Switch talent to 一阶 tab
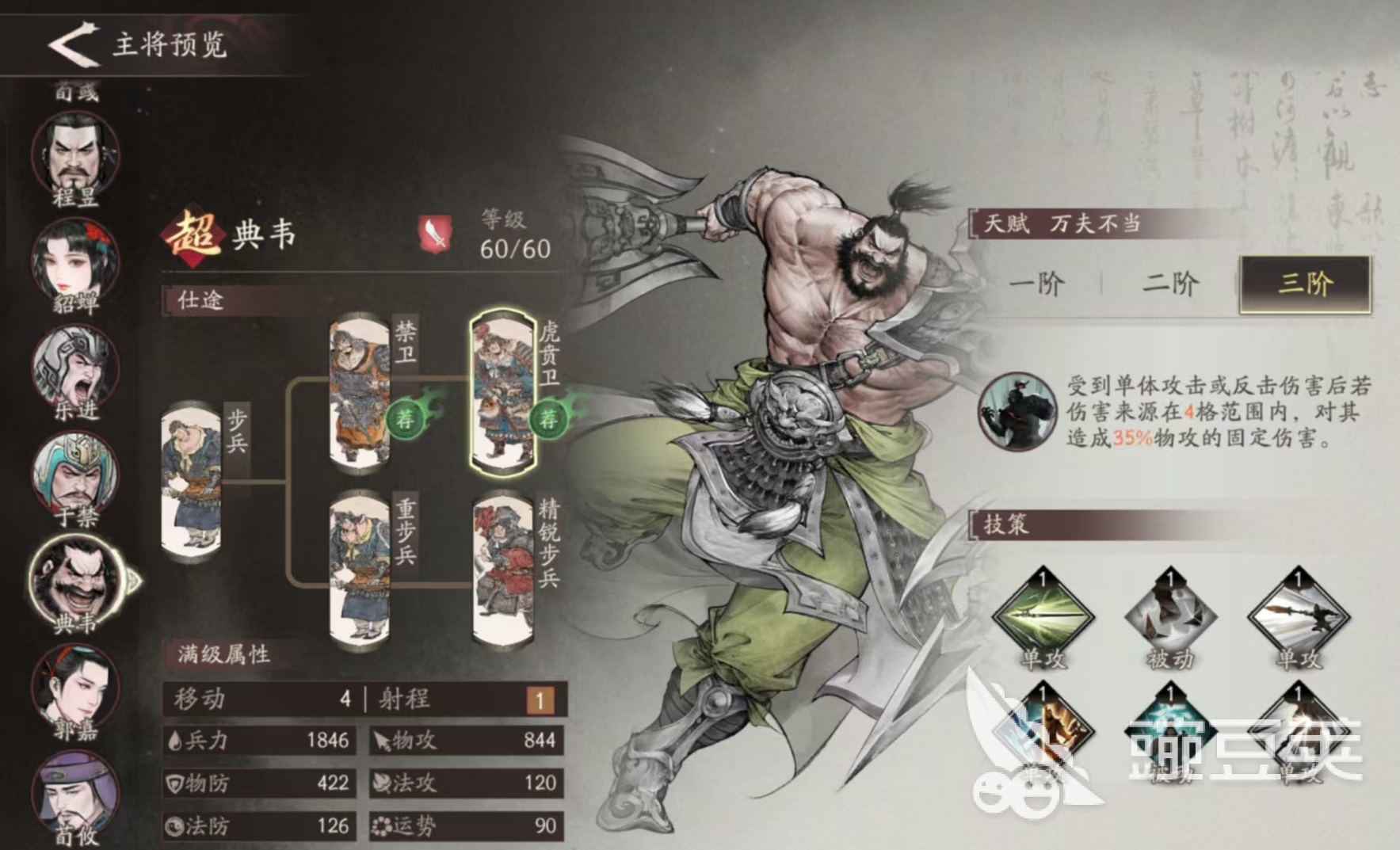1400x850 pixels. click(x=1037, y=284)
